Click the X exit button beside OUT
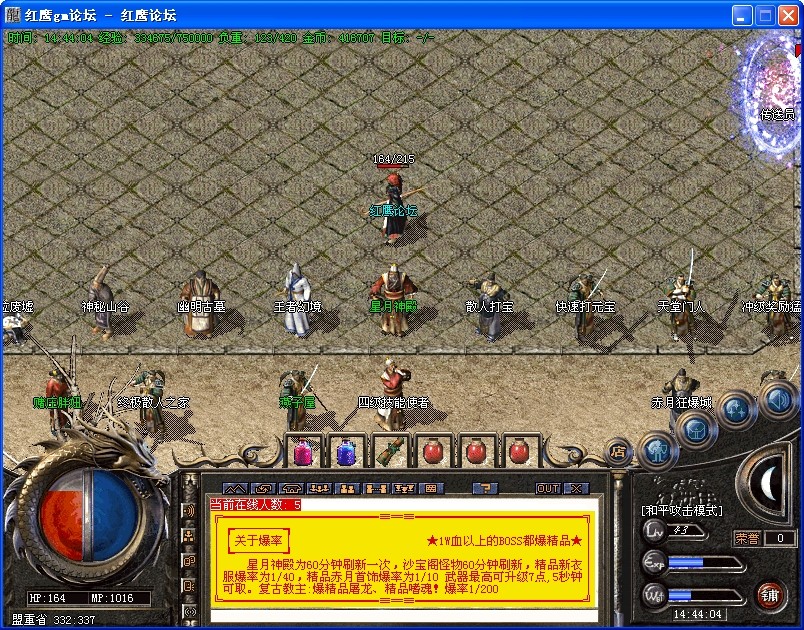The height and width of the screenshot is (630, 804). (576, 488)
